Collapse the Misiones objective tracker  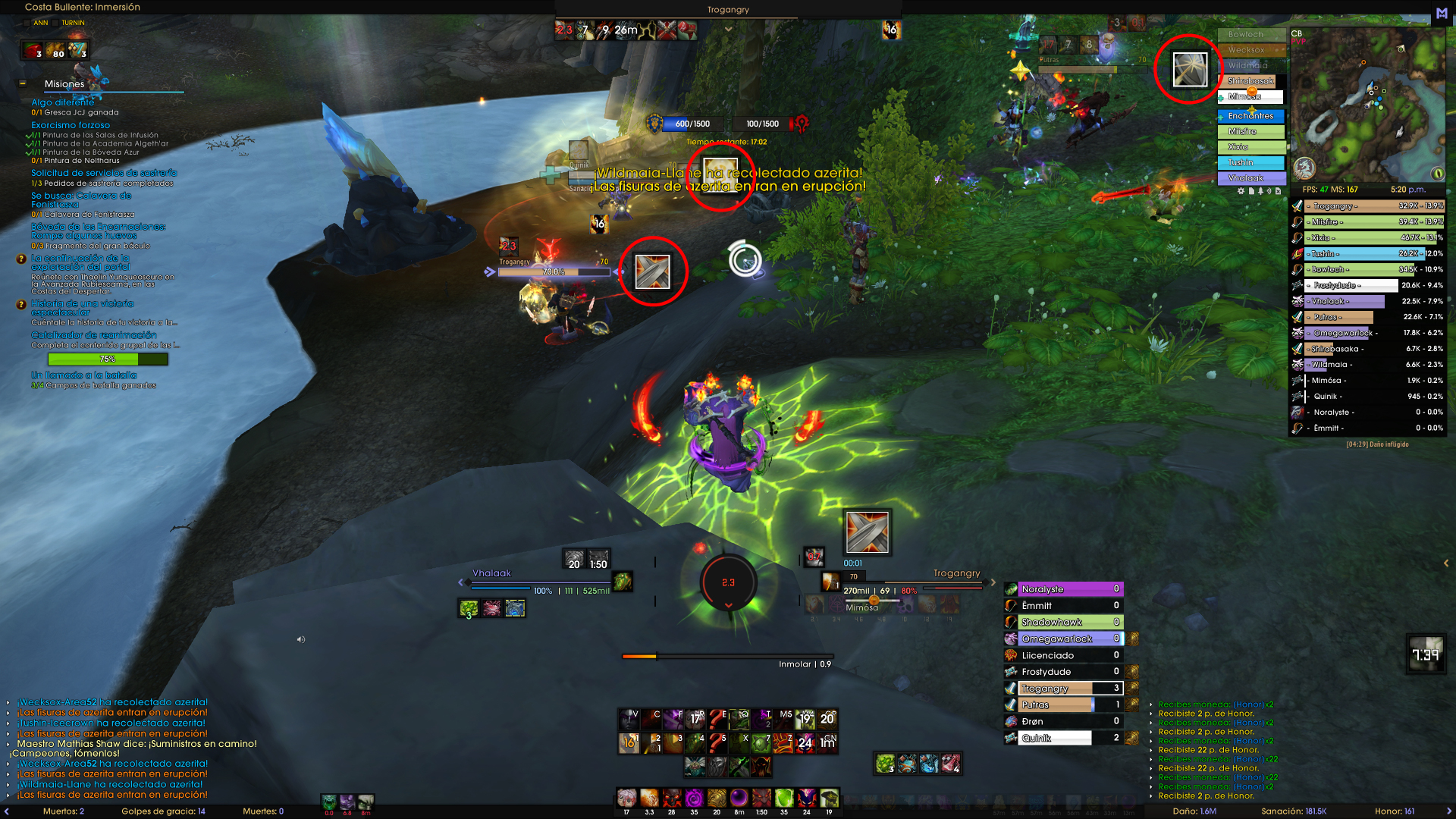[x=23, y=83]
